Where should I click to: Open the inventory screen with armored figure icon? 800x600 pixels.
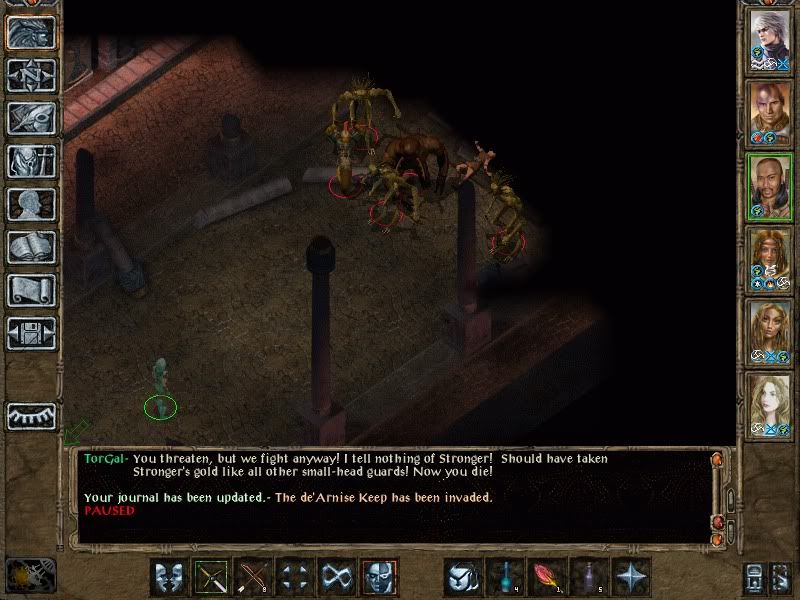coord(32,161)
